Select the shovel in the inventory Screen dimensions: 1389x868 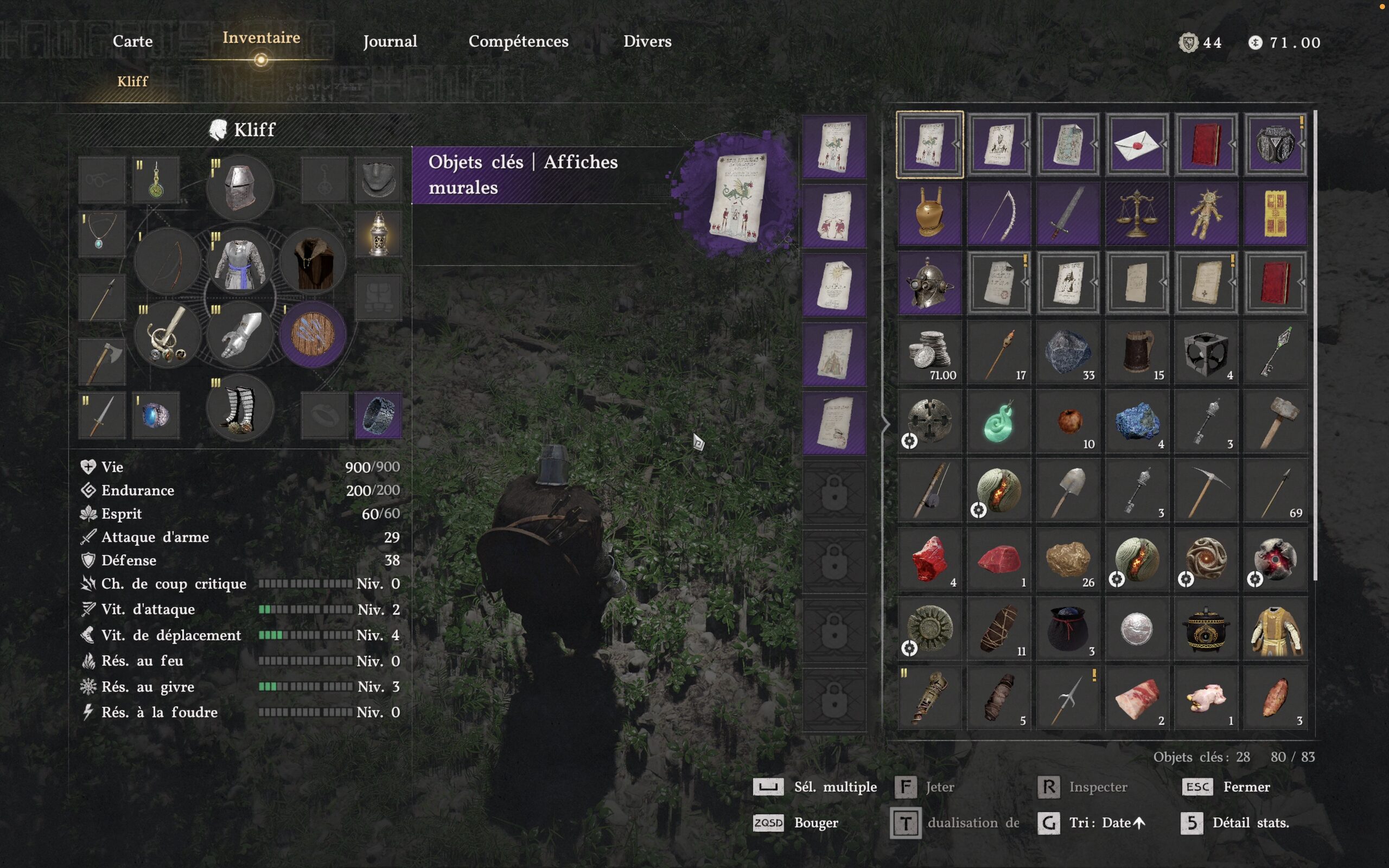[1068, 491]
